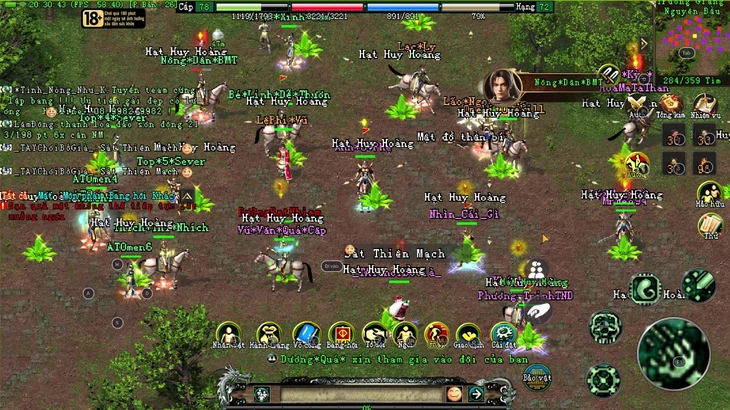The height and width of the screenshot is (410, 730).
Task: Open the Hành trang inventory bag
Action: pyautogui.click(x=268, y=334)
